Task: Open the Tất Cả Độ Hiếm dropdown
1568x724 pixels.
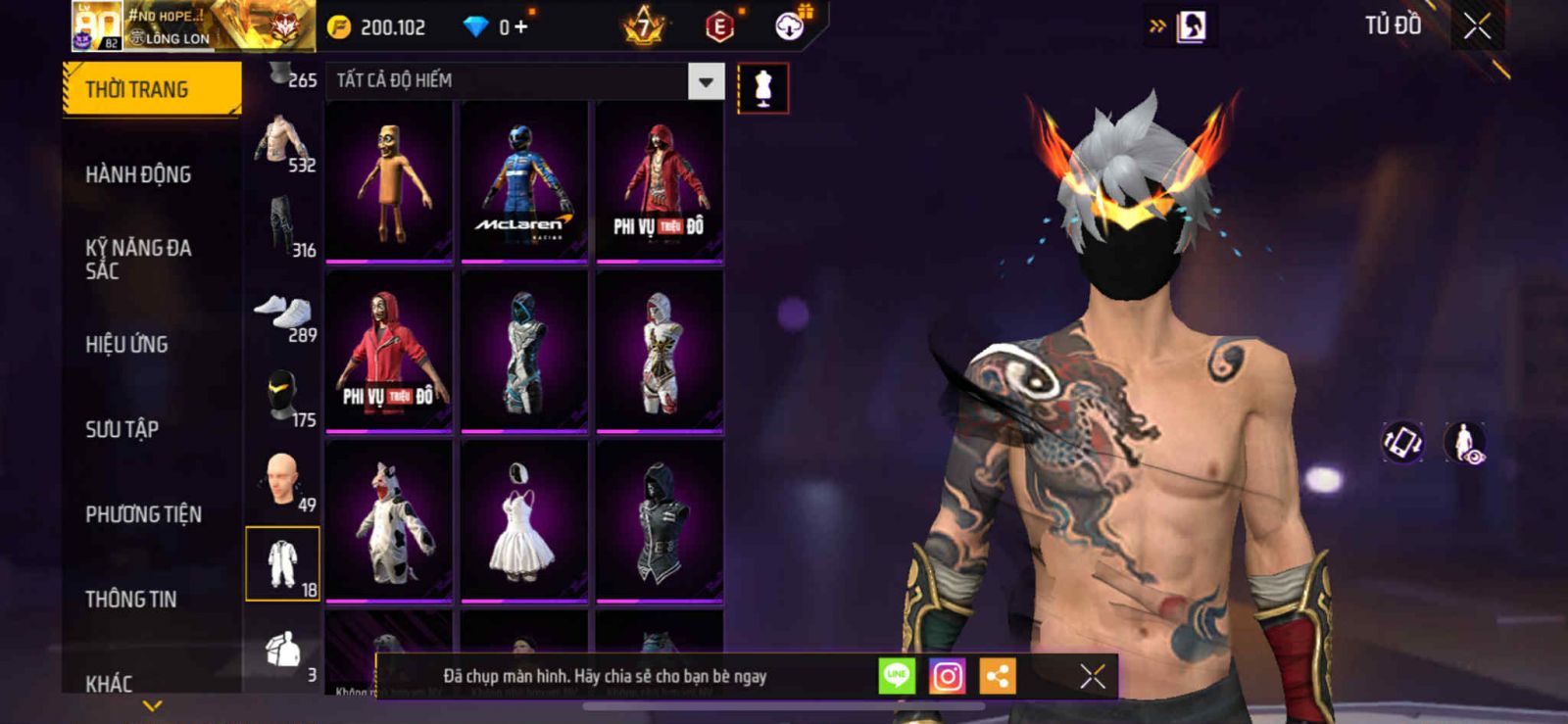Action: [706, 82]
